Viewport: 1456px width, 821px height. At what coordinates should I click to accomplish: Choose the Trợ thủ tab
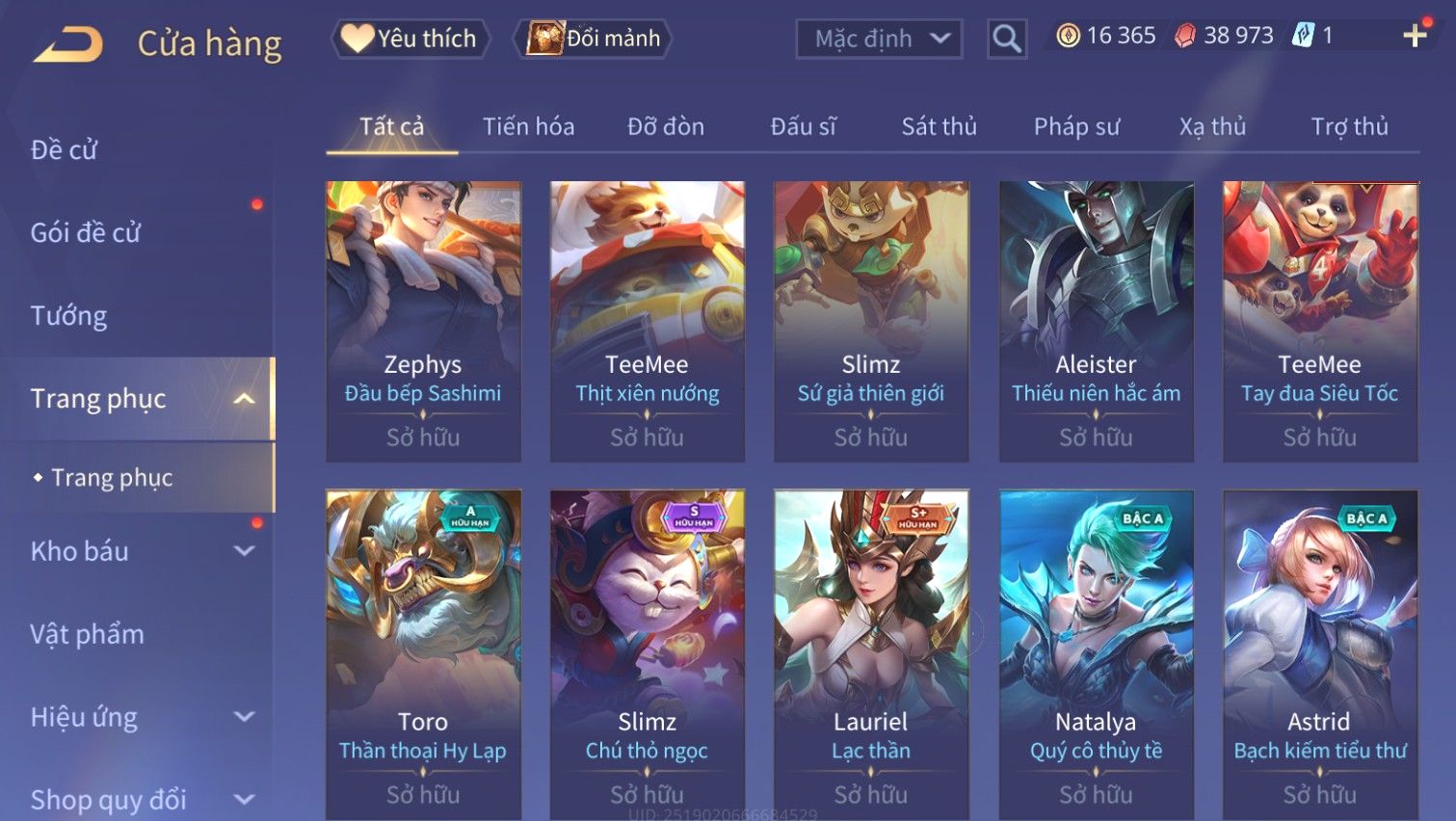coord(1349,126)
